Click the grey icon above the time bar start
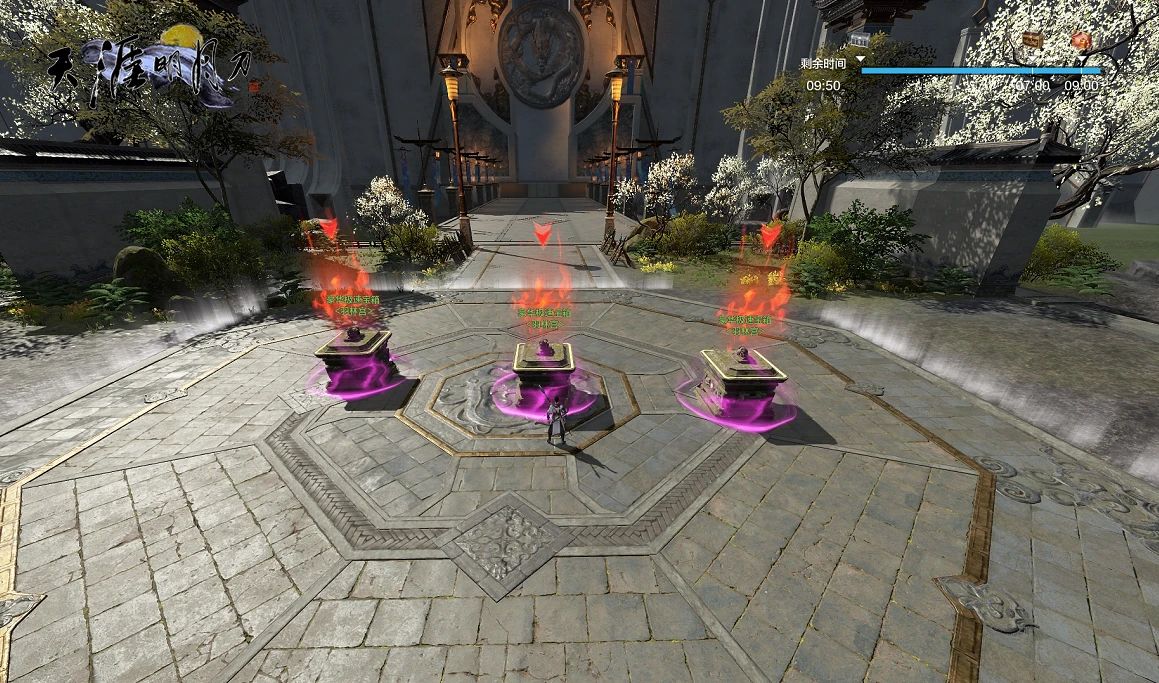 click(x=859, y=40)
